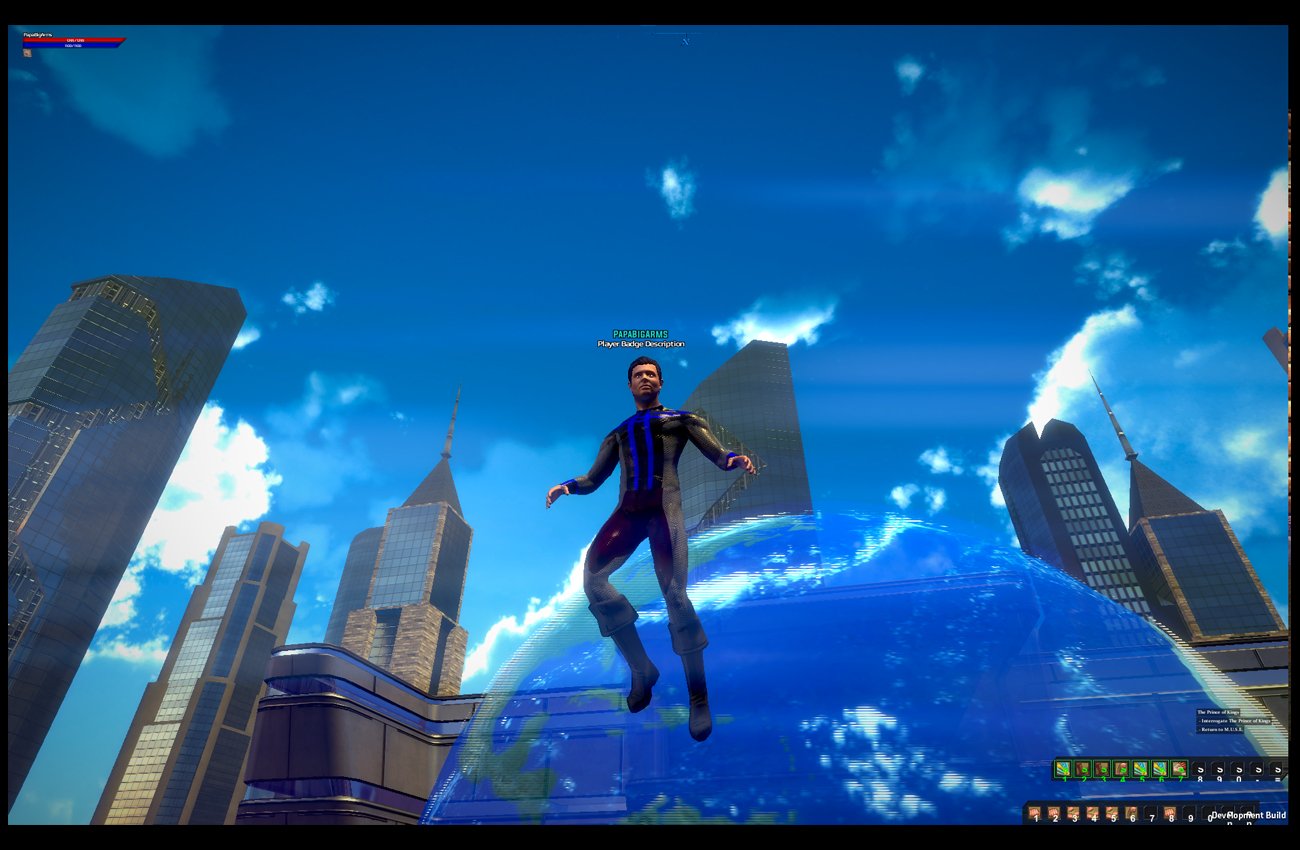Collapse The Prince of Kings mission tracker

(1218, 712)
